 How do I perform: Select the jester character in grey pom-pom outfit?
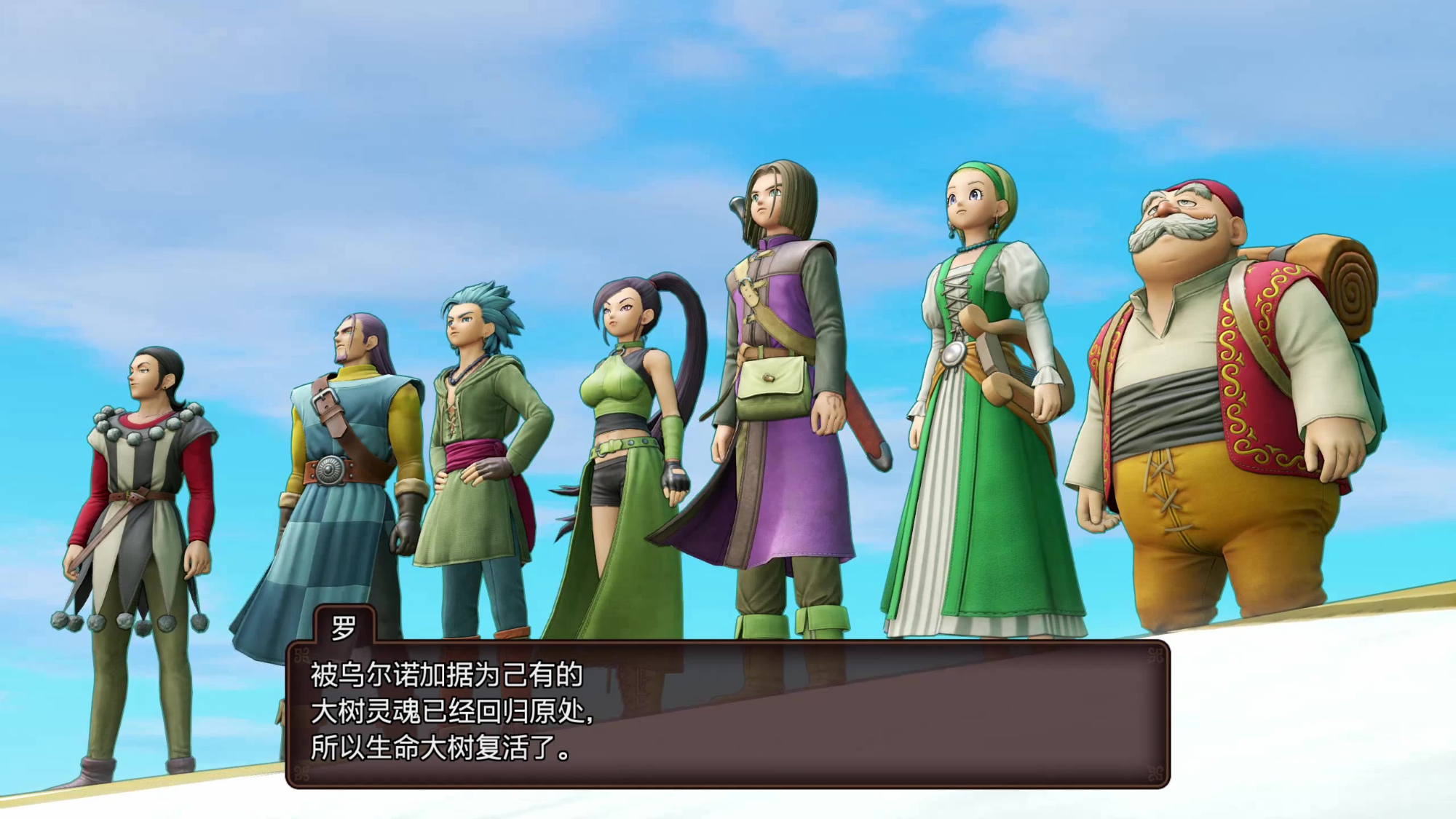click(138, 473)
